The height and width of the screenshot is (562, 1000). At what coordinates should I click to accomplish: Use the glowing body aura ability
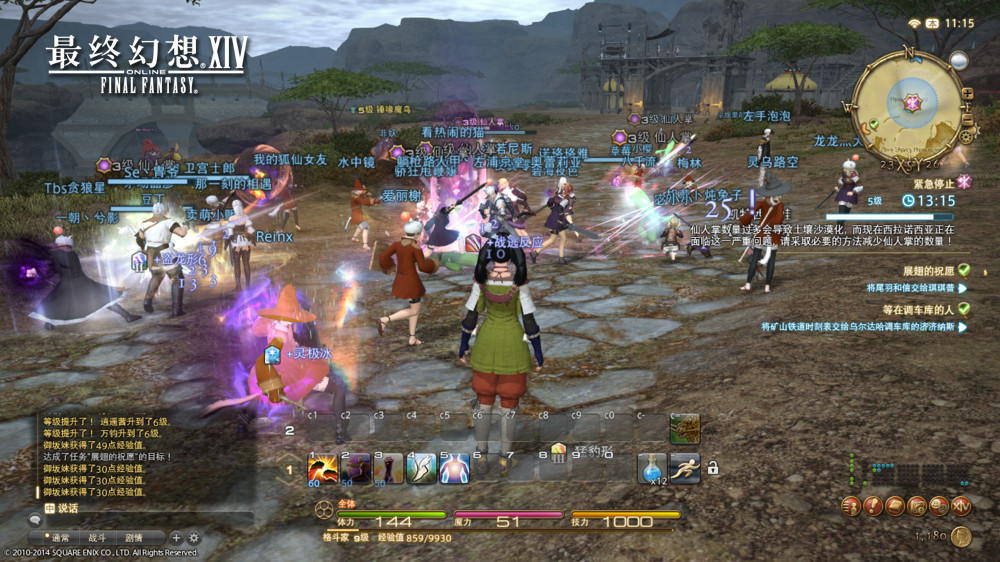tap(455, 468)
